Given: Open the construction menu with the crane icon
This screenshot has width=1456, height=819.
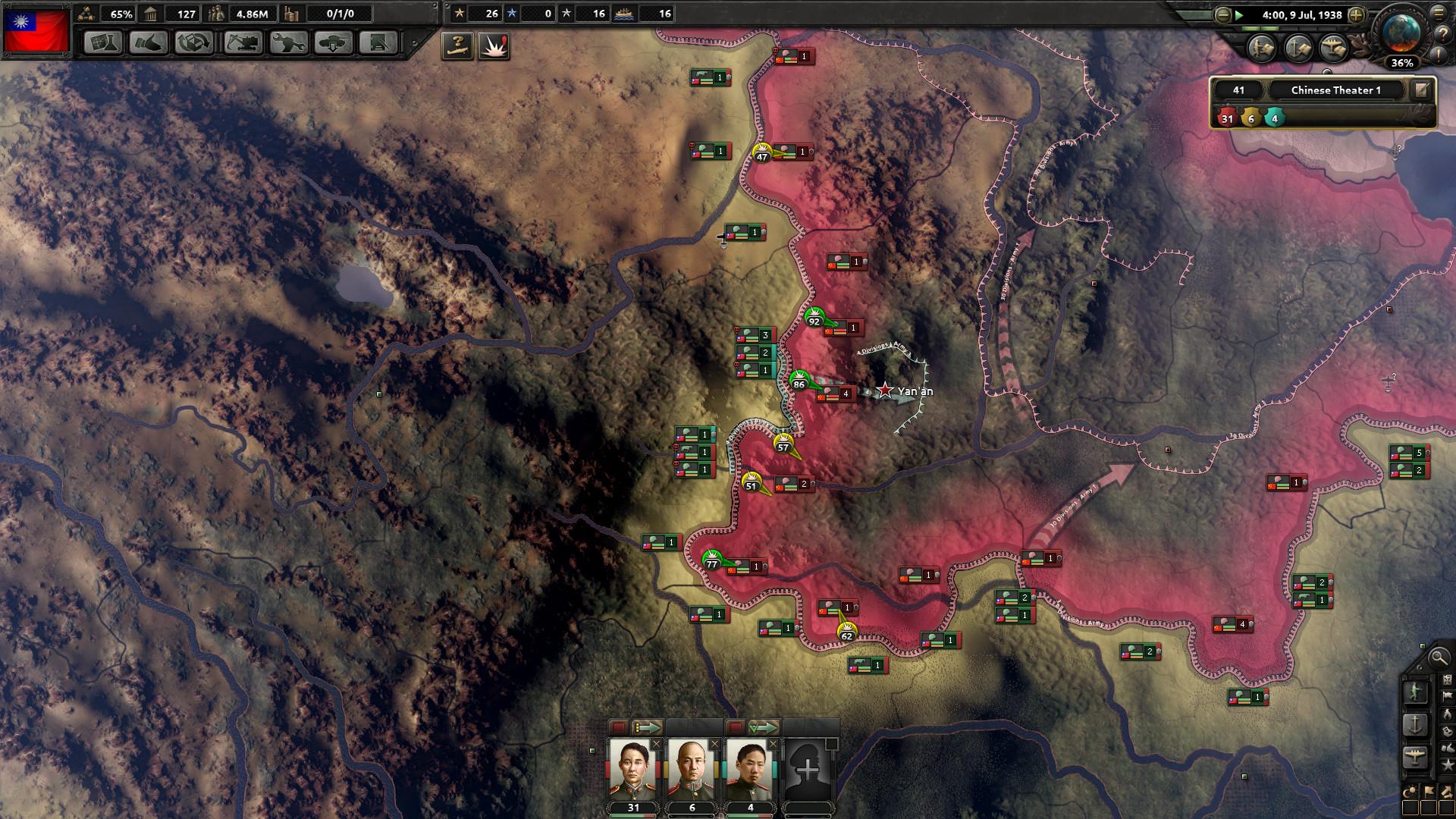Looking at the screenshot, I should point(243,42).
